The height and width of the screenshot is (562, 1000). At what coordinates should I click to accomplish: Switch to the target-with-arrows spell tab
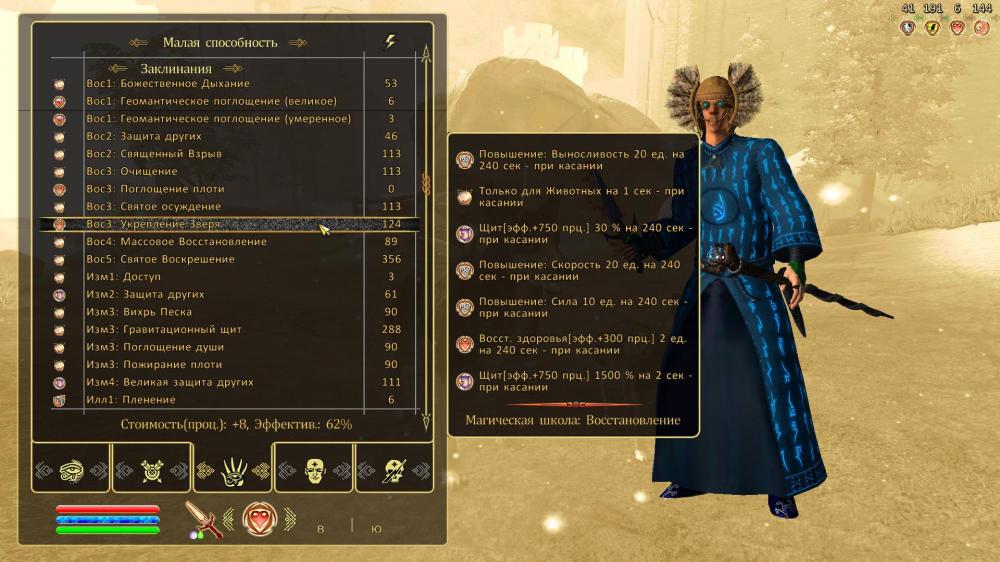394,468
